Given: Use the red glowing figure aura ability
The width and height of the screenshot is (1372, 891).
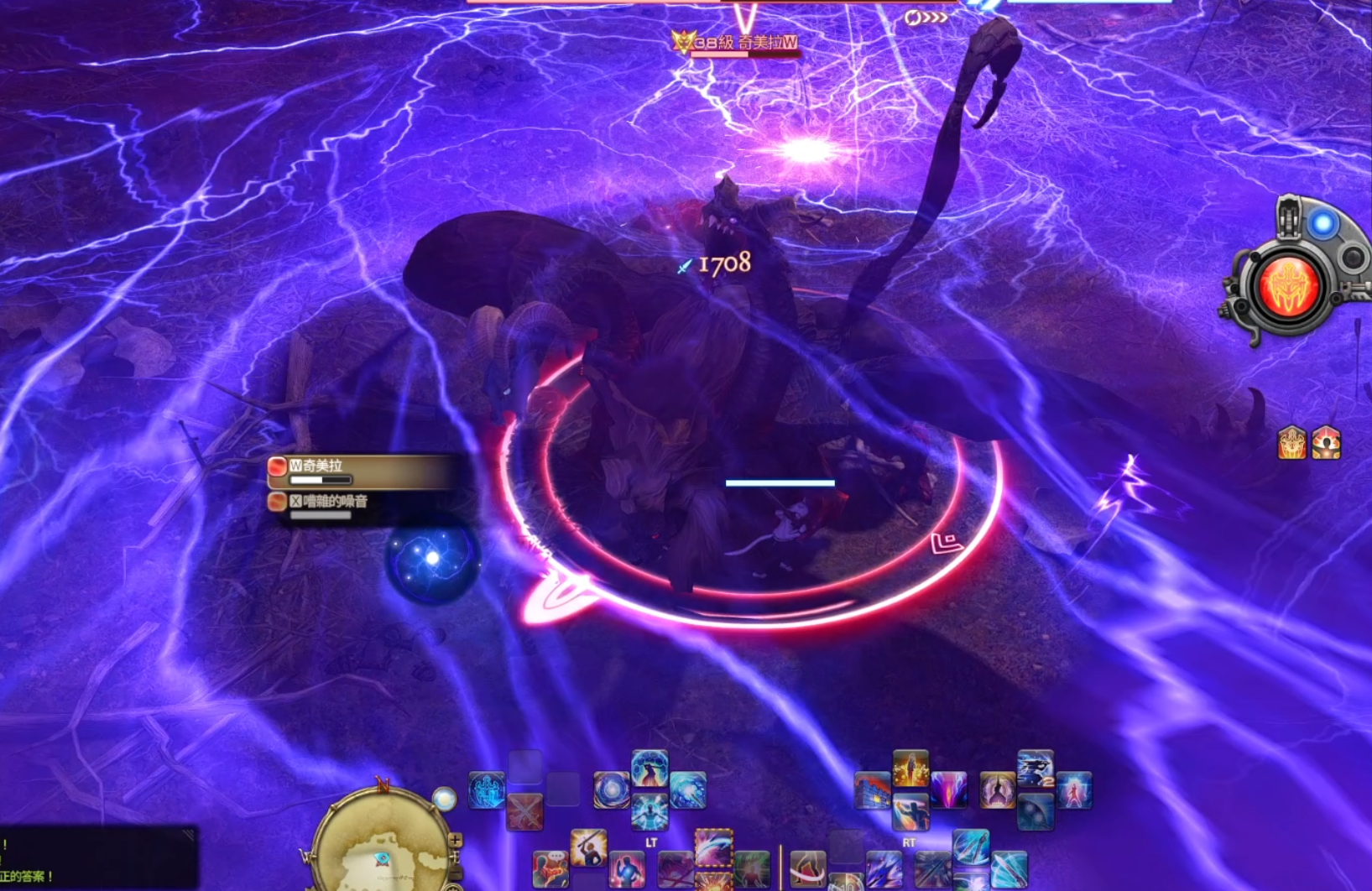Looking at the screenshot, I should (1074, 791).
